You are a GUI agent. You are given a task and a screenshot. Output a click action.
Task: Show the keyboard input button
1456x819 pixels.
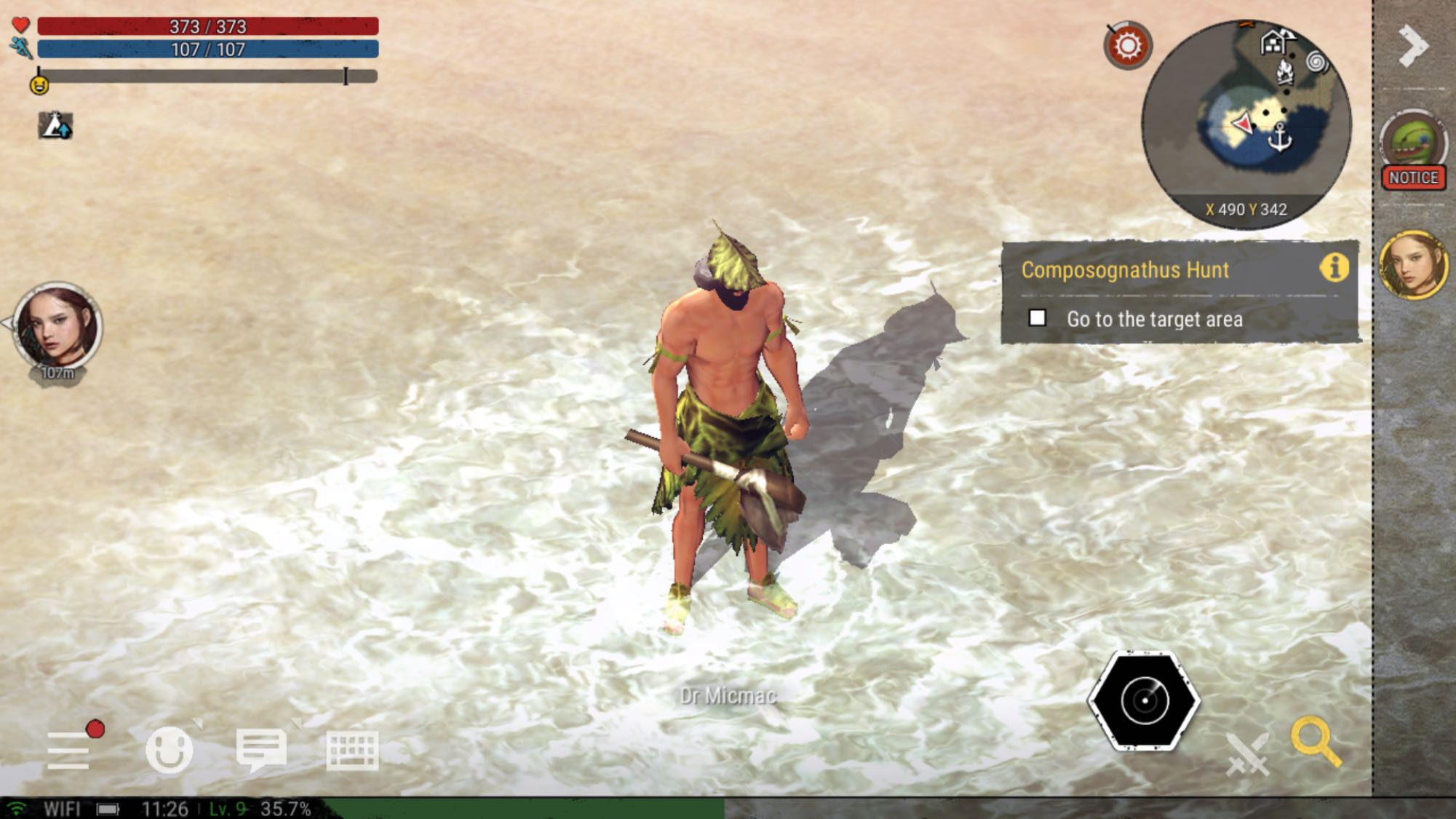pyautogui.click(x=352, y=750)
